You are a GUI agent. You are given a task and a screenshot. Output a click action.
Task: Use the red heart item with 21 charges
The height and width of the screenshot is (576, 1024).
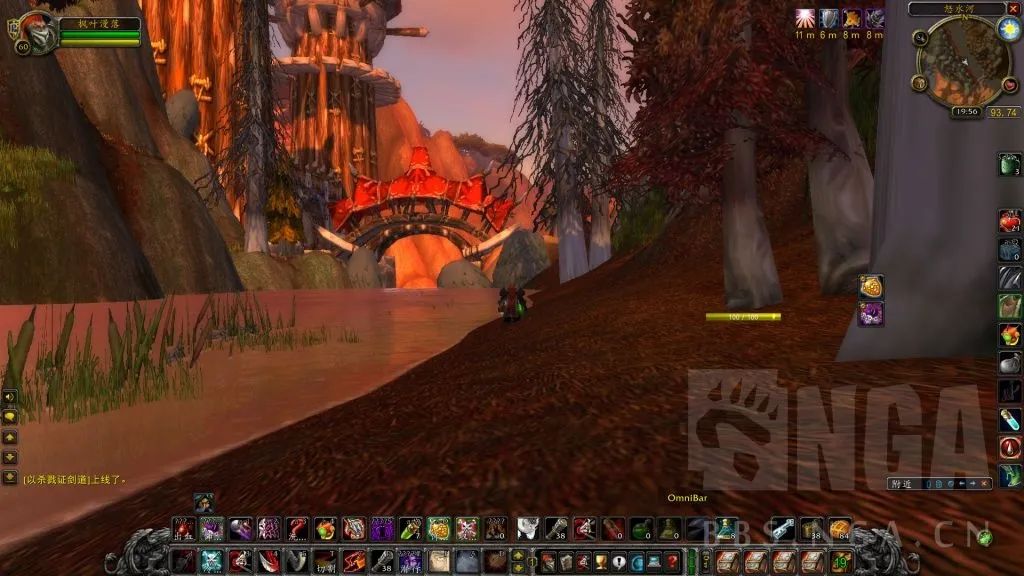click(x=1009, y=220)
